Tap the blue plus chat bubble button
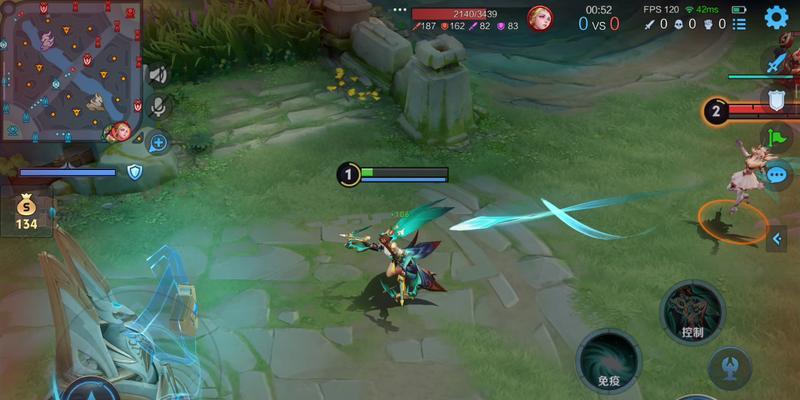Screen dimensions: 800x400 tap(158, 143)
